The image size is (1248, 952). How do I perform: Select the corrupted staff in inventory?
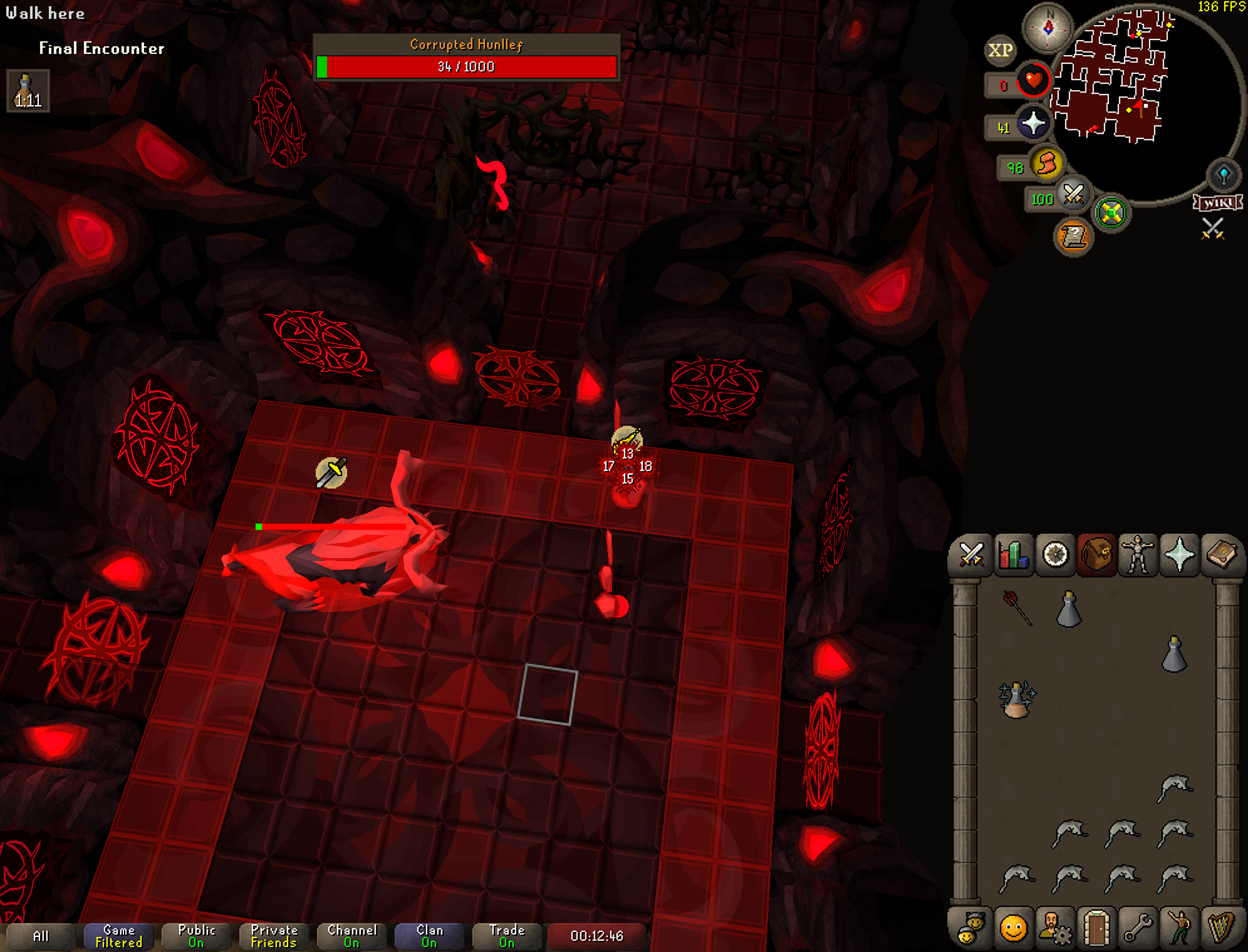1017,607
